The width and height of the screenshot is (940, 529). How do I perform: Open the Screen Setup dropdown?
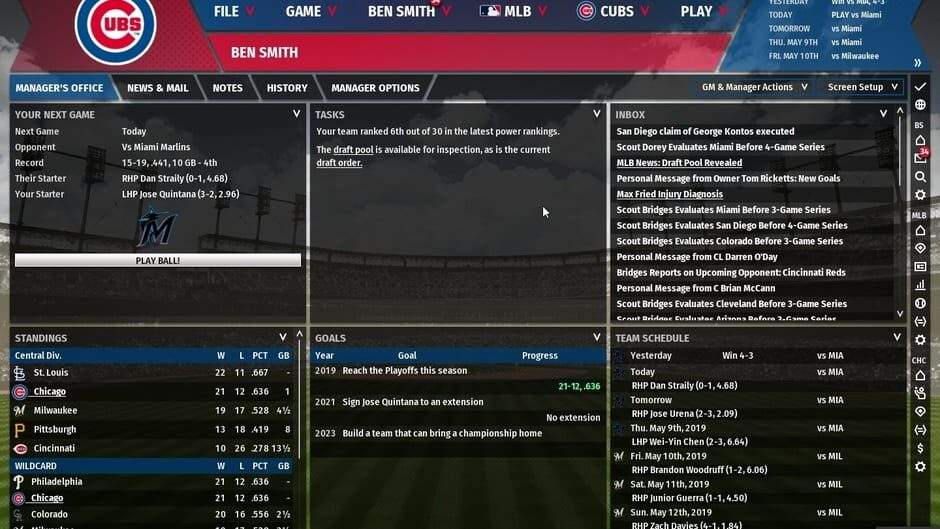coord(862,87)
